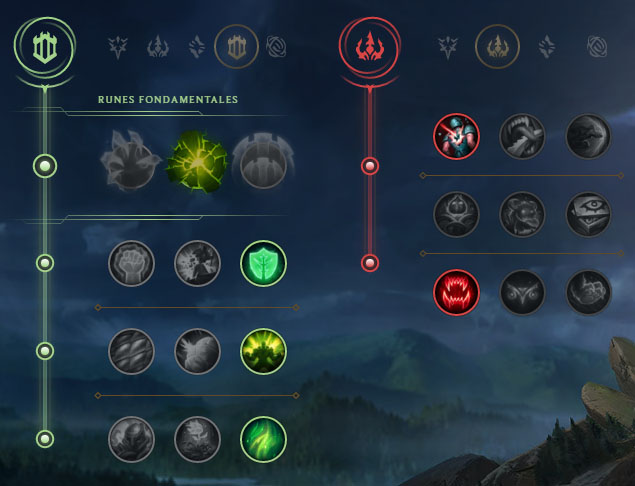Pick the Bone Plating rune
Image resolution: width=635 pixels, height=486 pixels.
coord(263,351)
